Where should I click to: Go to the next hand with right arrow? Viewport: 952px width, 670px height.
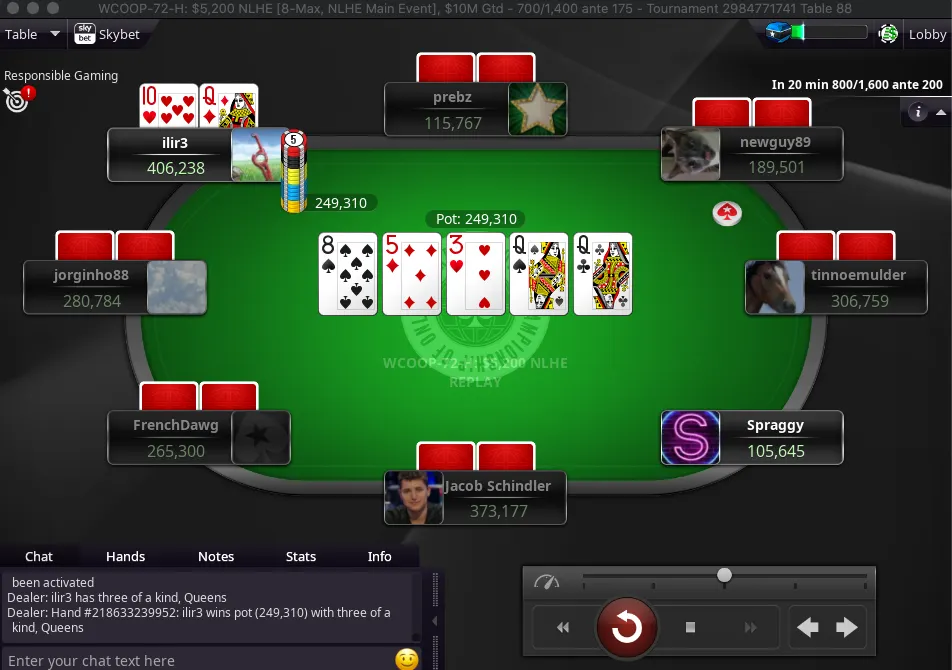pos(846,627)
